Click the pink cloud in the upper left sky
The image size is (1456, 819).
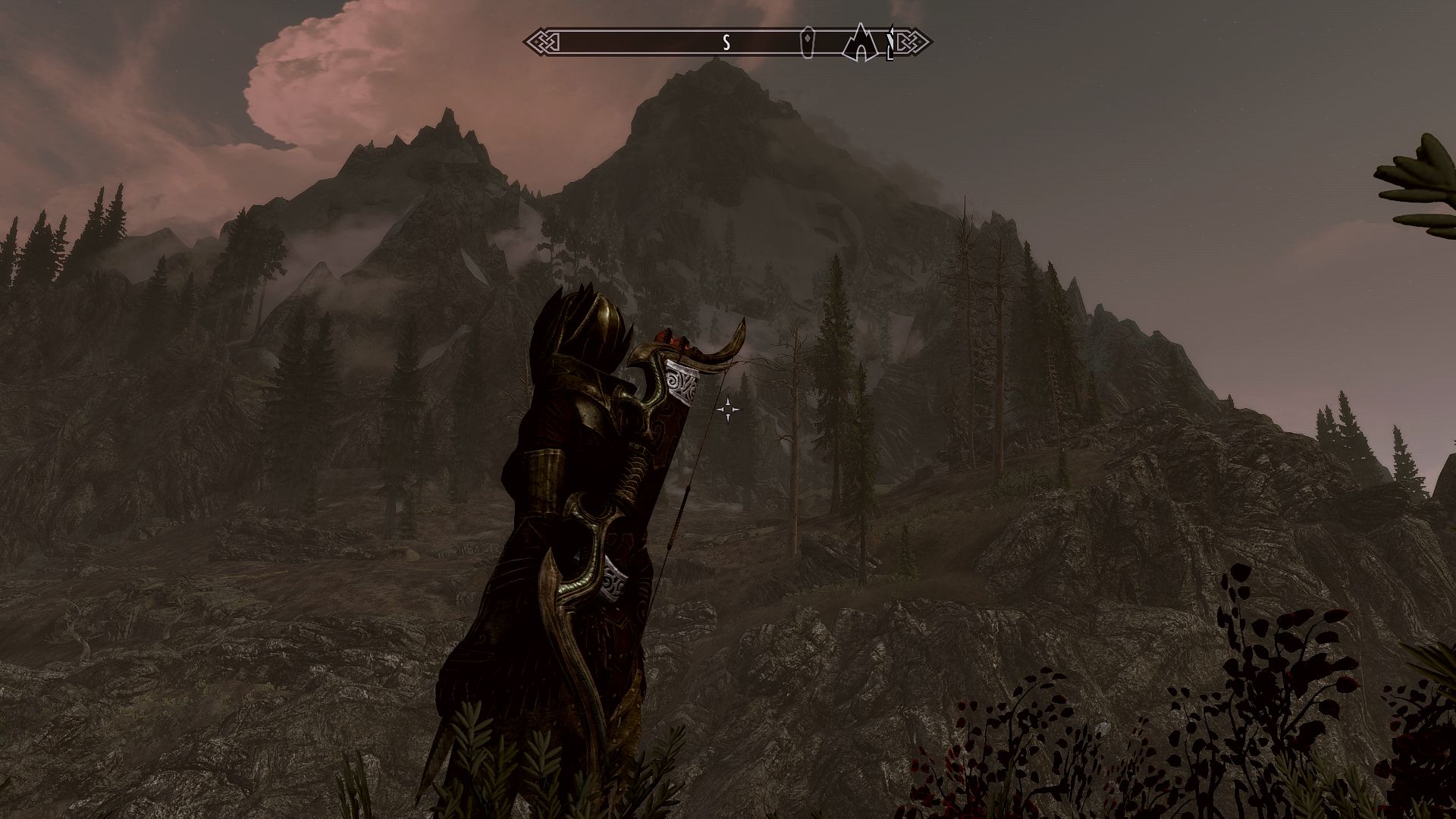click(x=318, y=83)
